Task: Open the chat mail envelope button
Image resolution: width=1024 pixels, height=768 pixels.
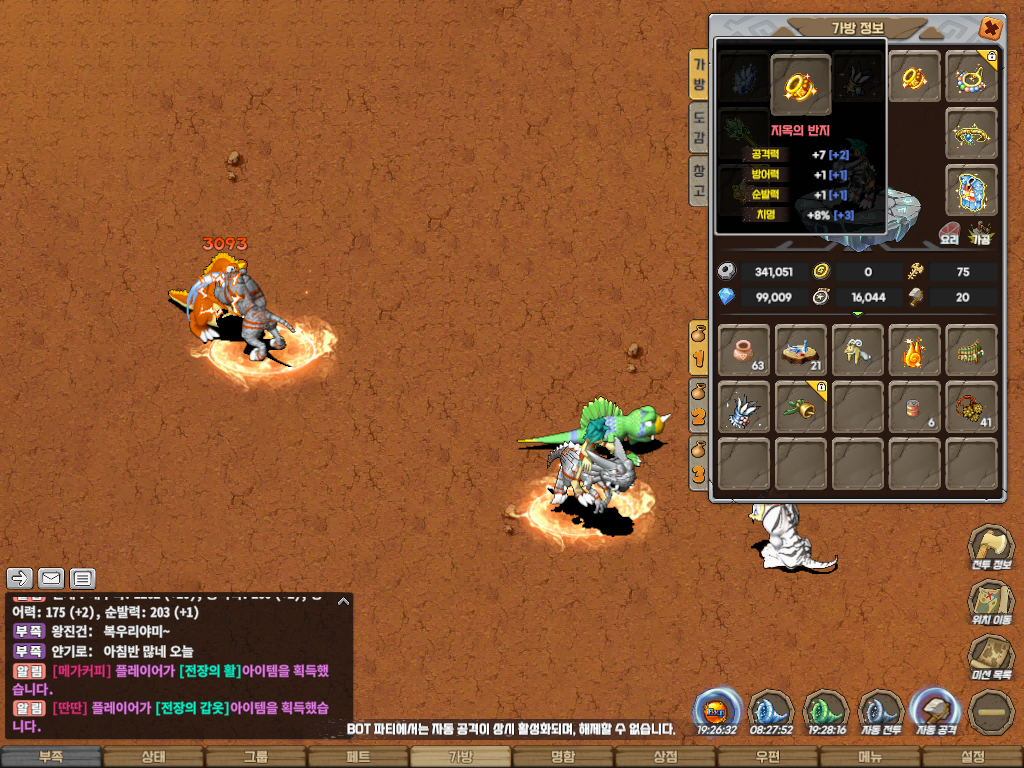Action: coord(51,578)
